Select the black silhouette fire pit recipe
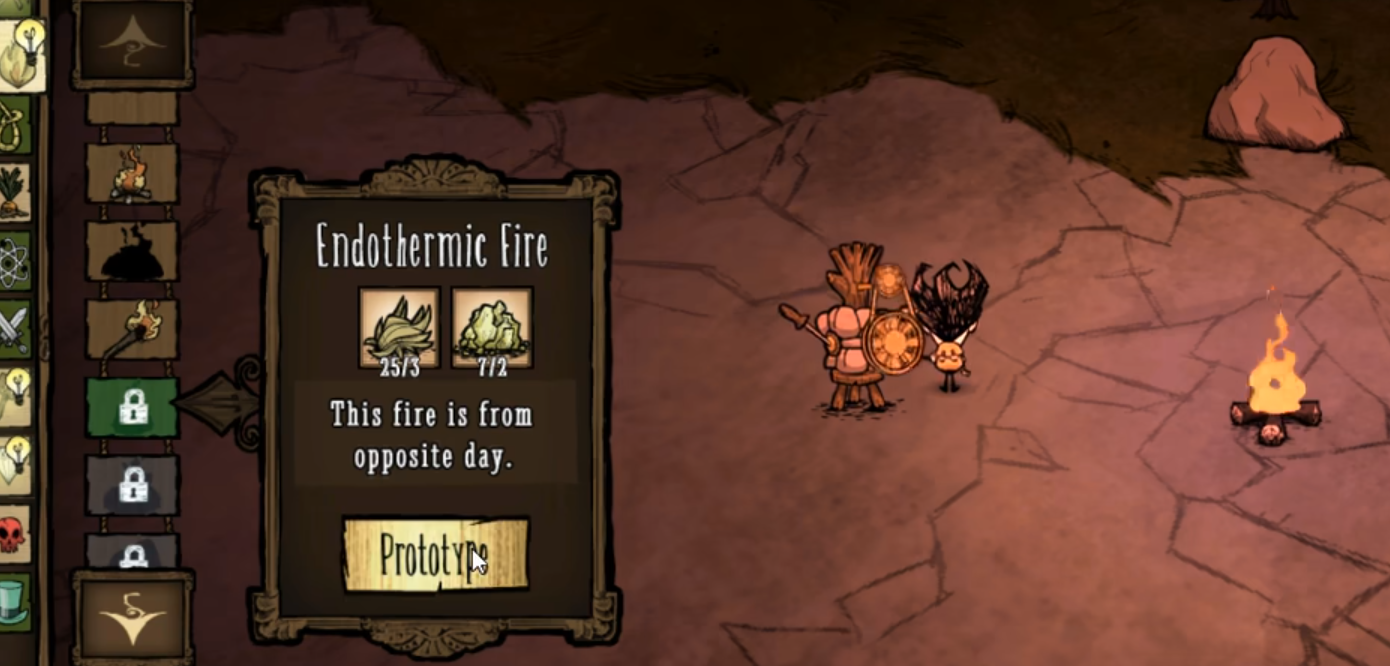1390x666 pixels. (132, 251)
